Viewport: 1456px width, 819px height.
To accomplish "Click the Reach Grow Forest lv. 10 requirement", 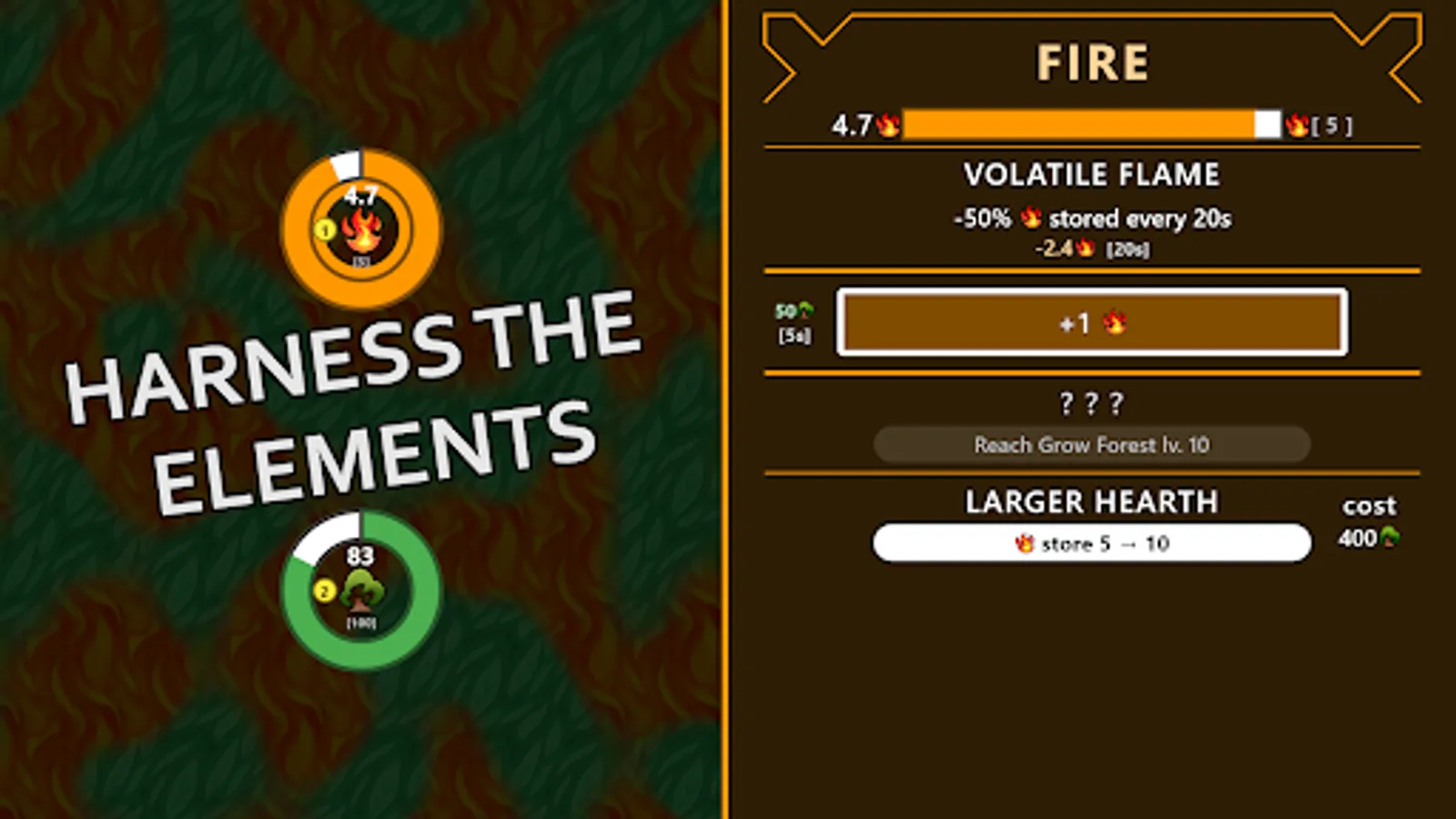I will pyautogui.click(x=1091, y=445).
